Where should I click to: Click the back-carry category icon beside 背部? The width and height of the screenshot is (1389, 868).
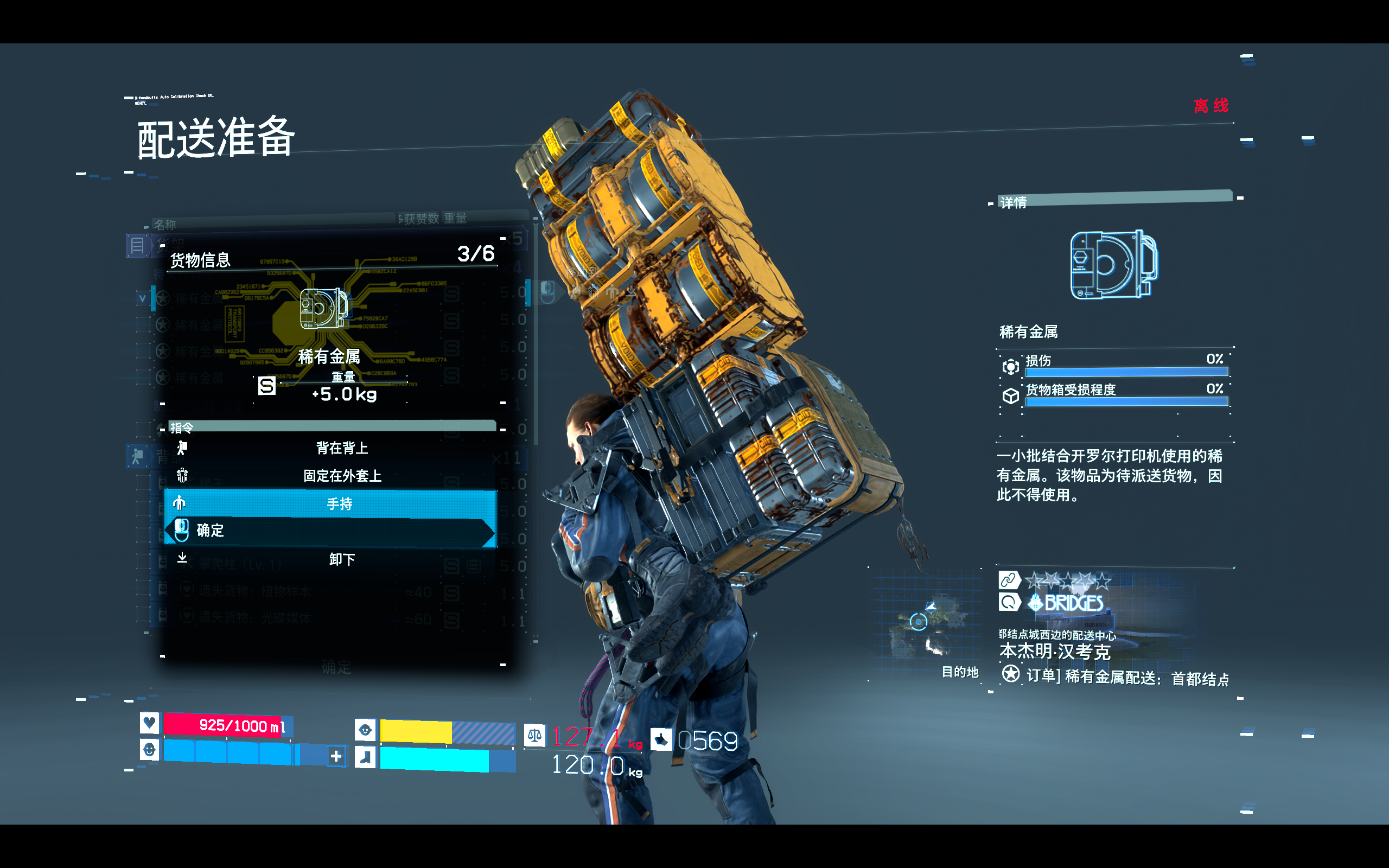coord(137,457)
